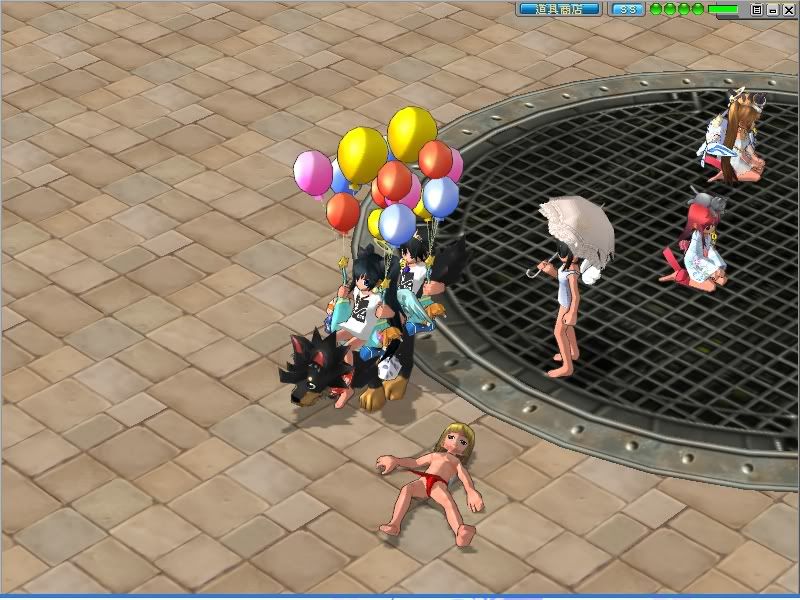Screen dimensions: 800x600
Task: Close the game window
Action: (x=787, y=9)
